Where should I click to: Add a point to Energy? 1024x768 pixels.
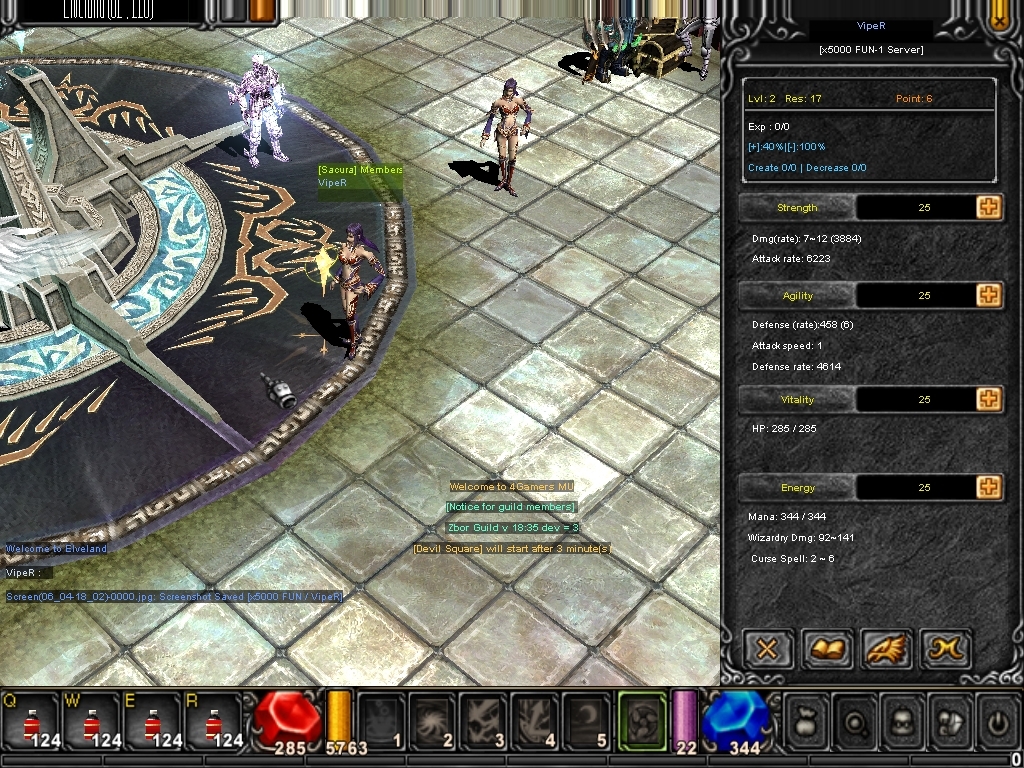point(989,487)
